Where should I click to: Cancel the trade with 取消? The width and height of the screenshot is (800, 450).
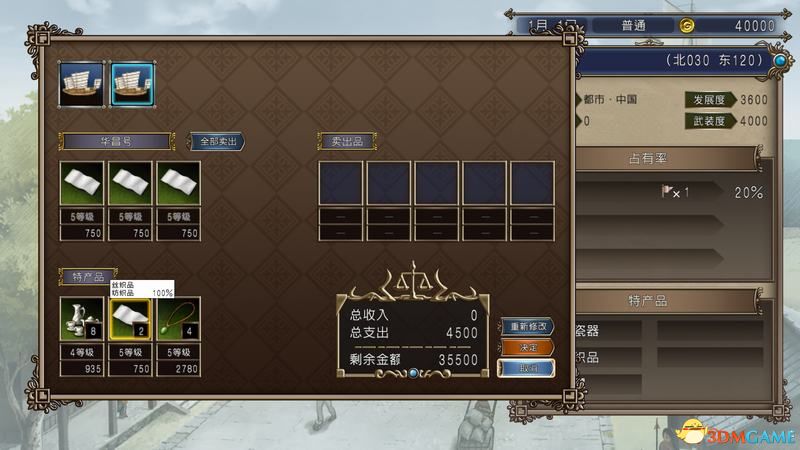coord(527,367)
